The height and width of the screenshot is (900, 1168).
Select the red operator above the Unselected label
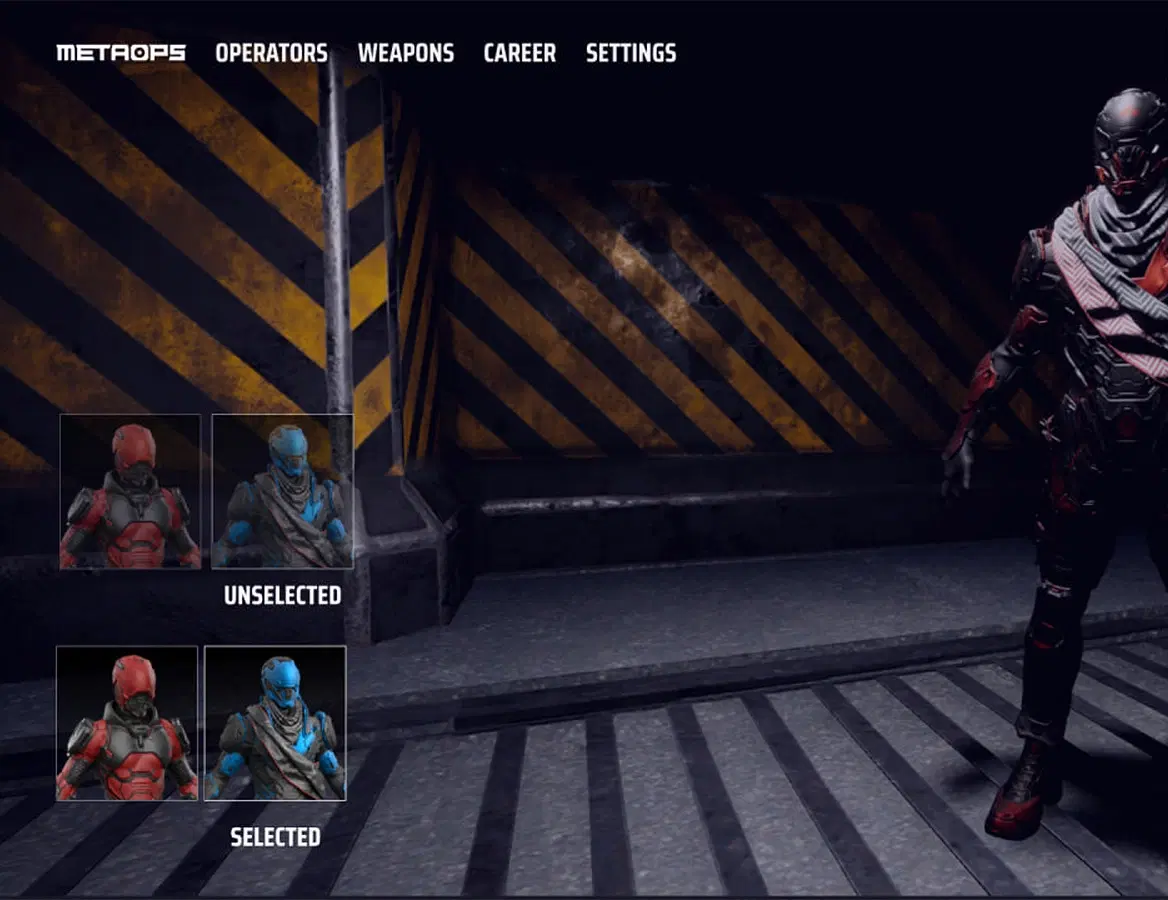pos(130,492)
